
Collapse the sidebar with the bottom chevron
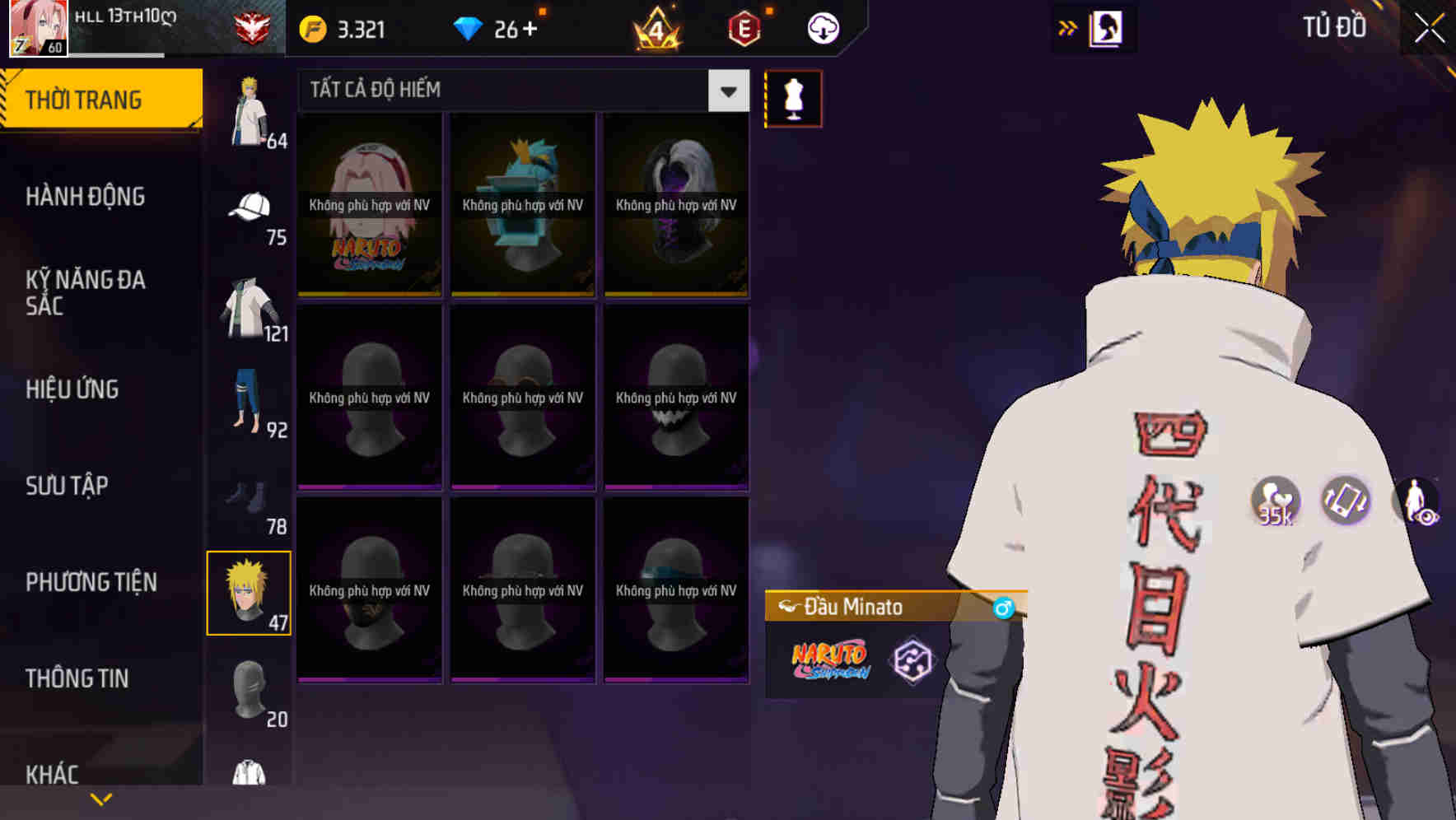tap(101, 798)
